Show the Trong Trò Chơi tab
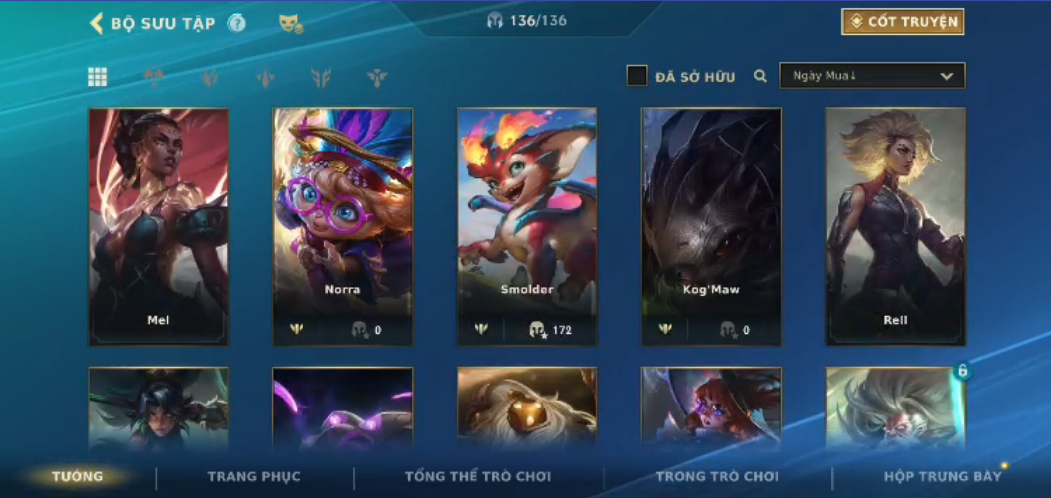This screenshot has width=1051, height=498. 717,477
